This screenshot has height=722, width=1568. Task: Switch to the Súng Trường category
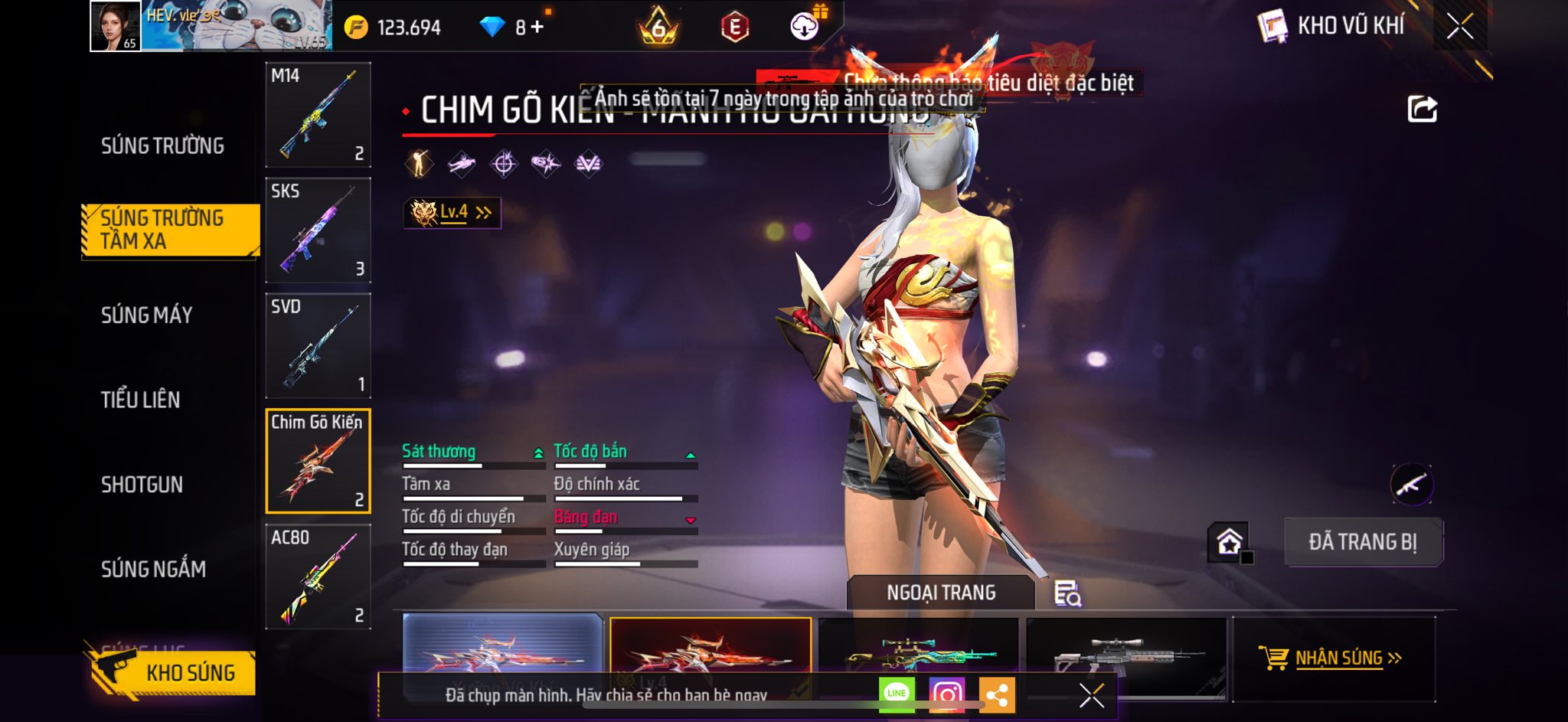click(162, 145)
